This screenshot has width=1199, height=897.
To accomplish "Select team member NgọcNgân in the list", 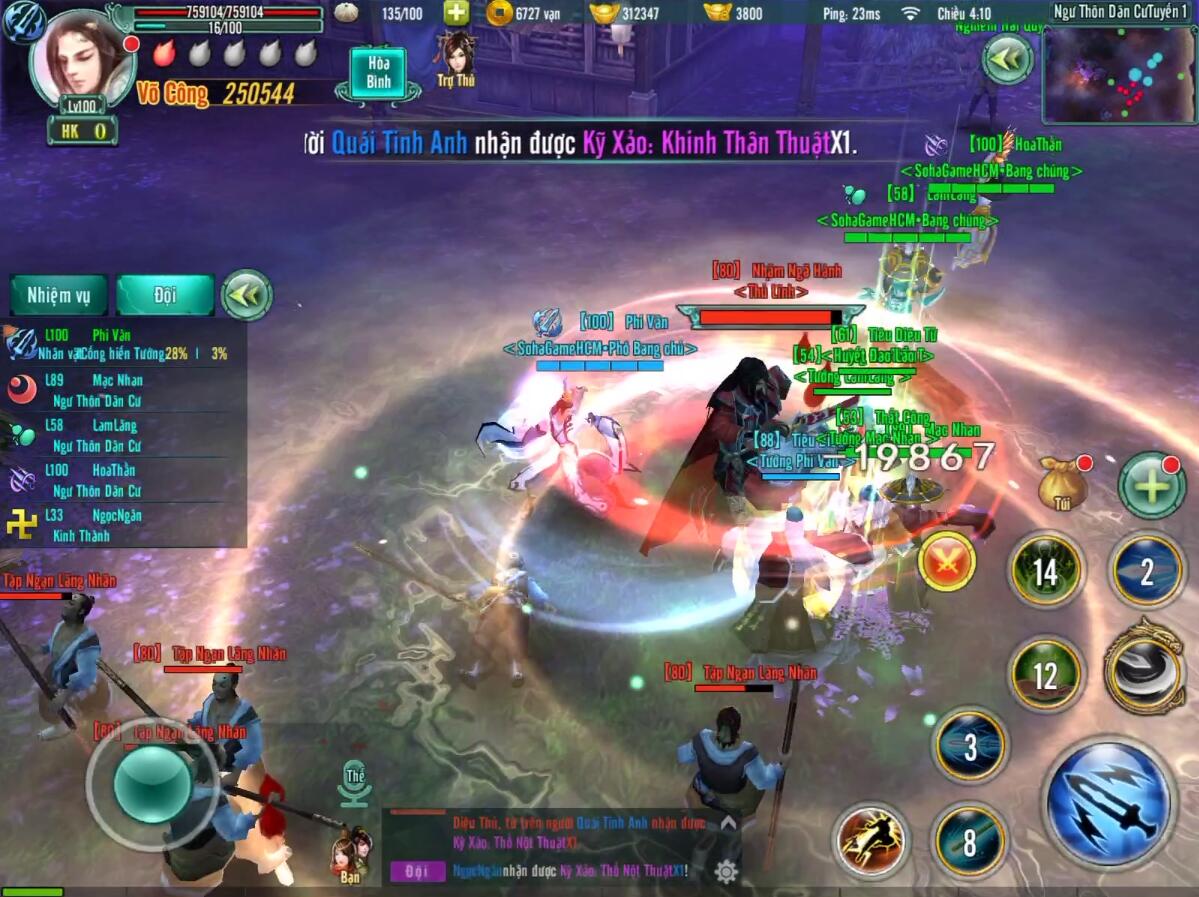I will [120, 525].
